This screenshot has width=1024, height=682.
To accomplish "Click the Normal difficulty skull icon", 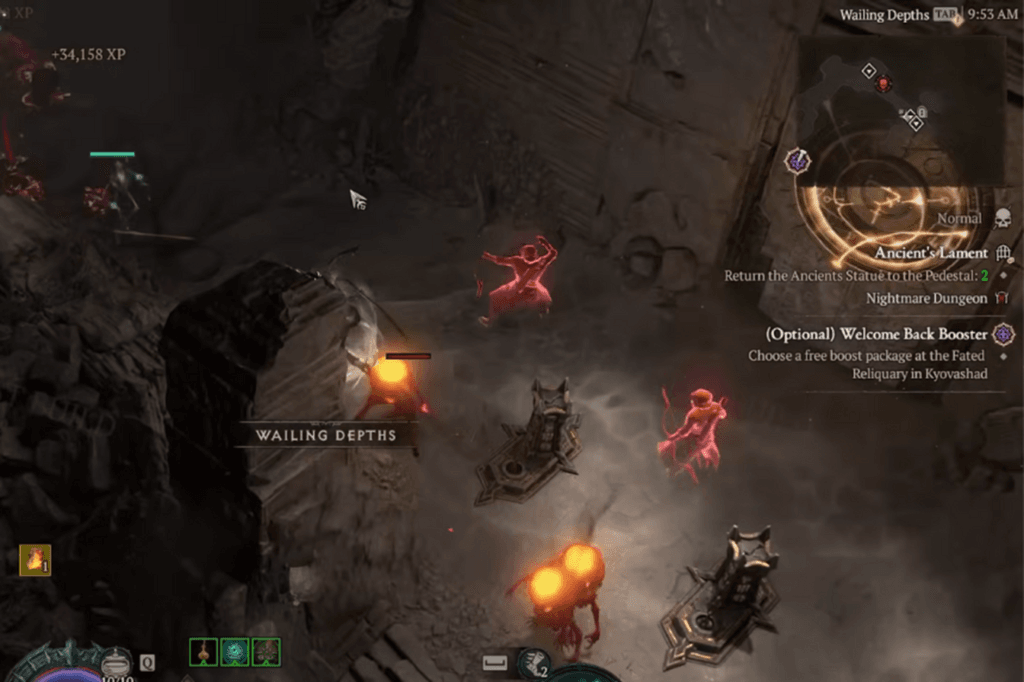I will tap(1002, 218).
